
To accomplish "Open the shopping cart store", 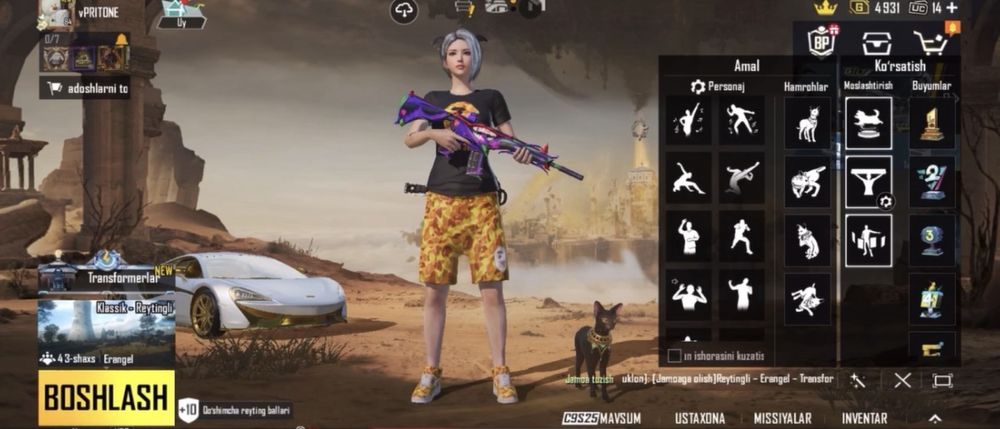I will click(x=930, y=42).
